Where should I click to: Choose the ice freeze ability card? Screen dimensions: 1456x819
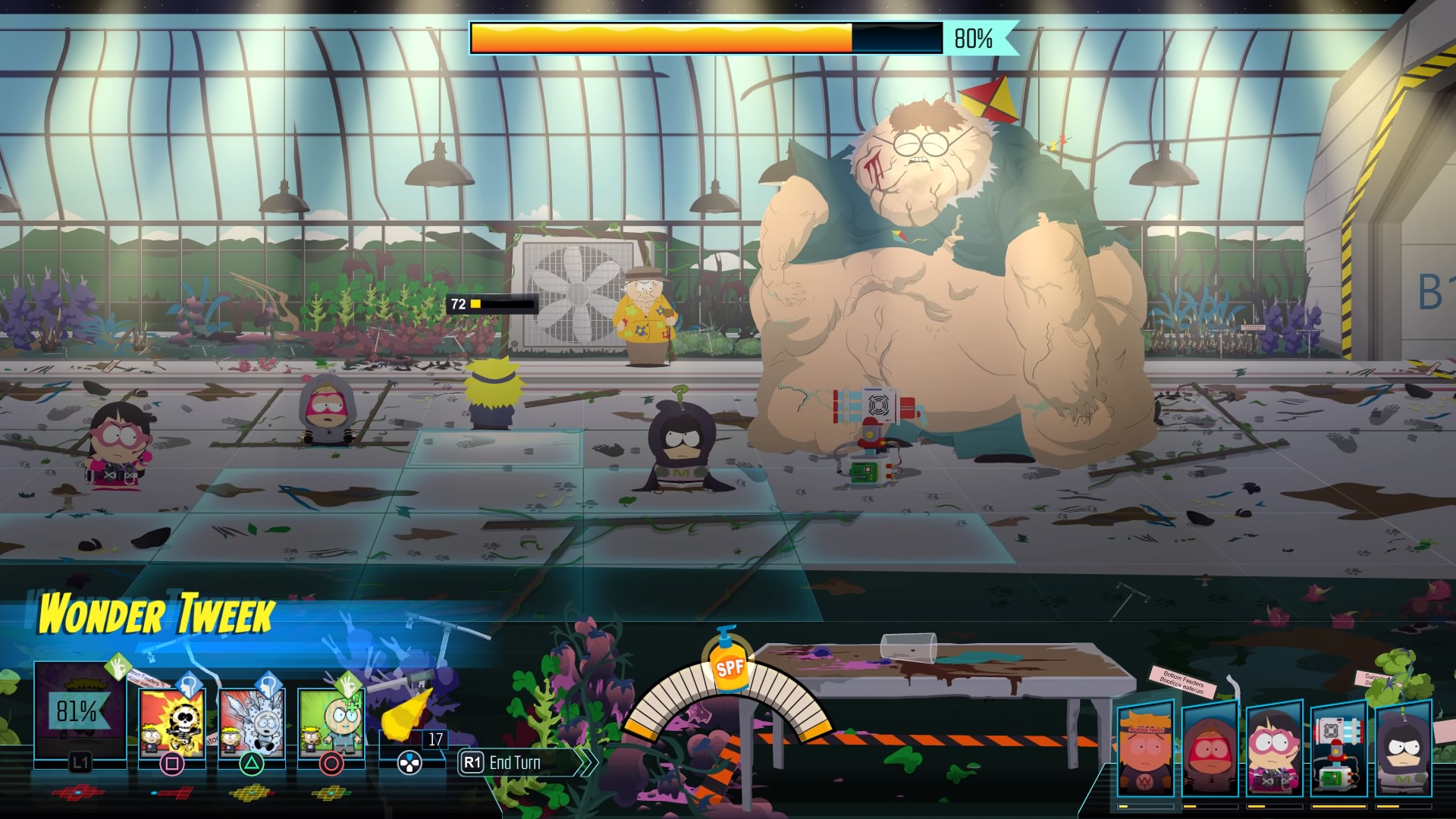[252, 723]
